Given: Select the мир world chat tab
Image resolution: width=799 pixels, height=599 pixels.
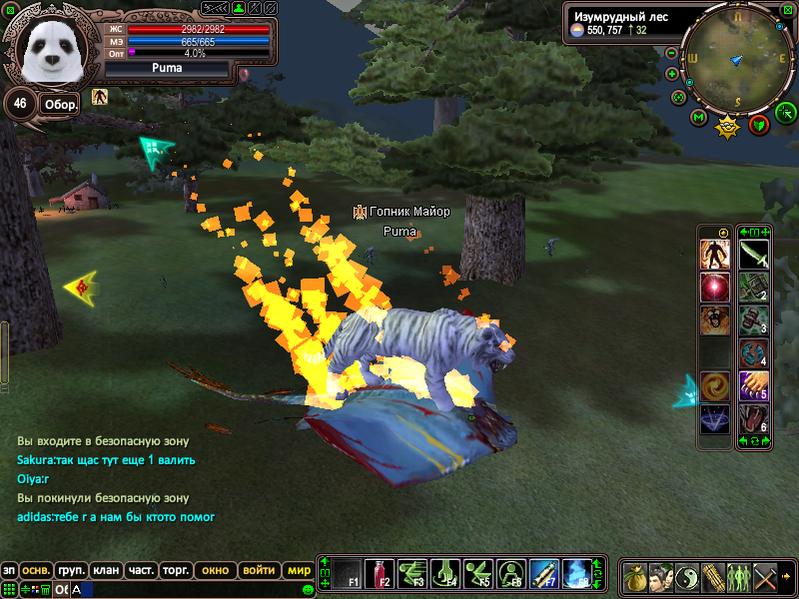Looking at the screenshot, I should click(298, 570).
